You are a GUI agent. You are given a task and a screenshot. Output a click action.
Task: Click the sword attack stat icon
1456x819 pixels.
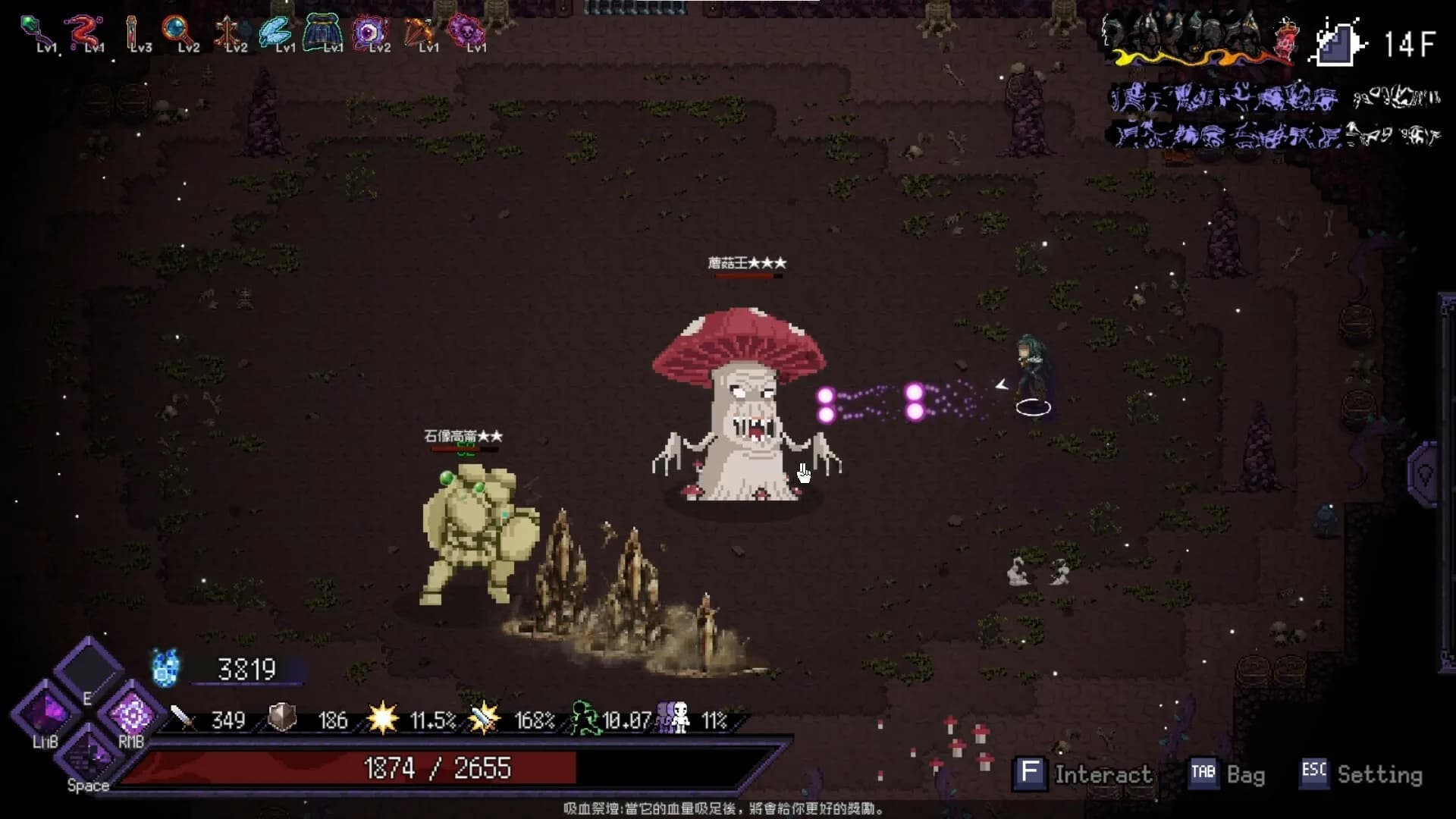pyautogui.click(x=179, y=718)
